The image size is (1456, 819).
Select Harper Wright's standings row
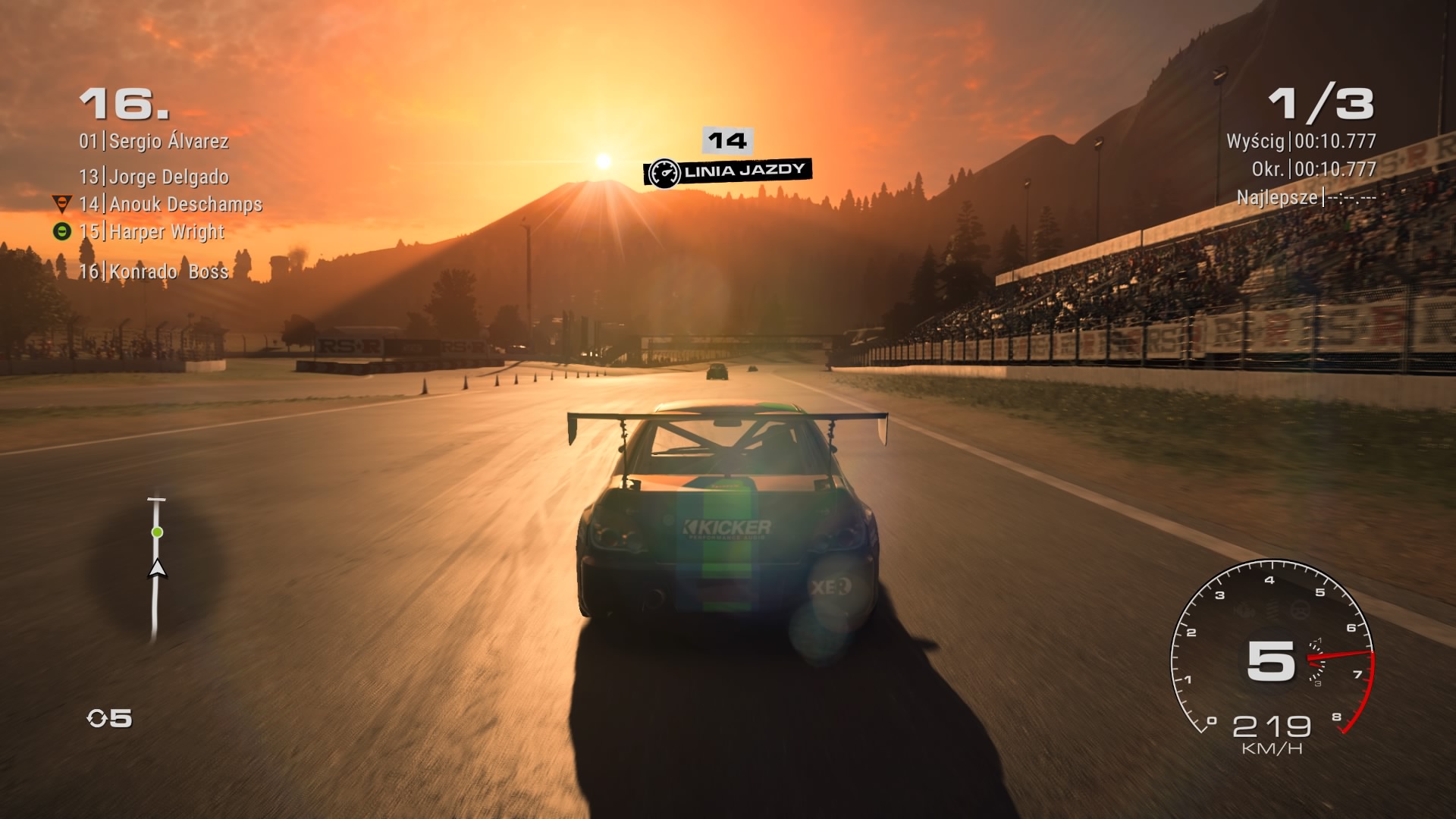click(152, 231)
